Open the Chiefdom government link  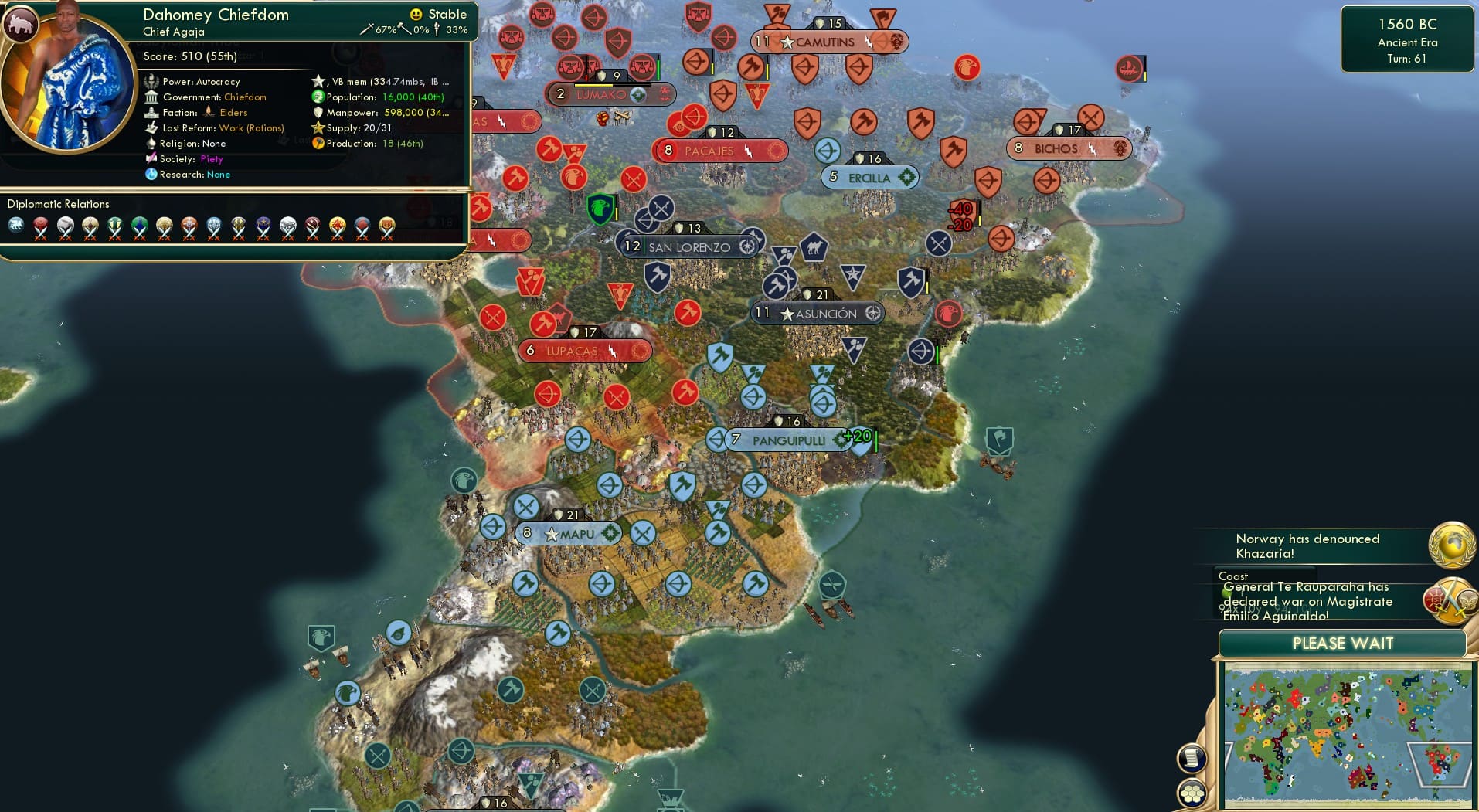tap(244, 97)
